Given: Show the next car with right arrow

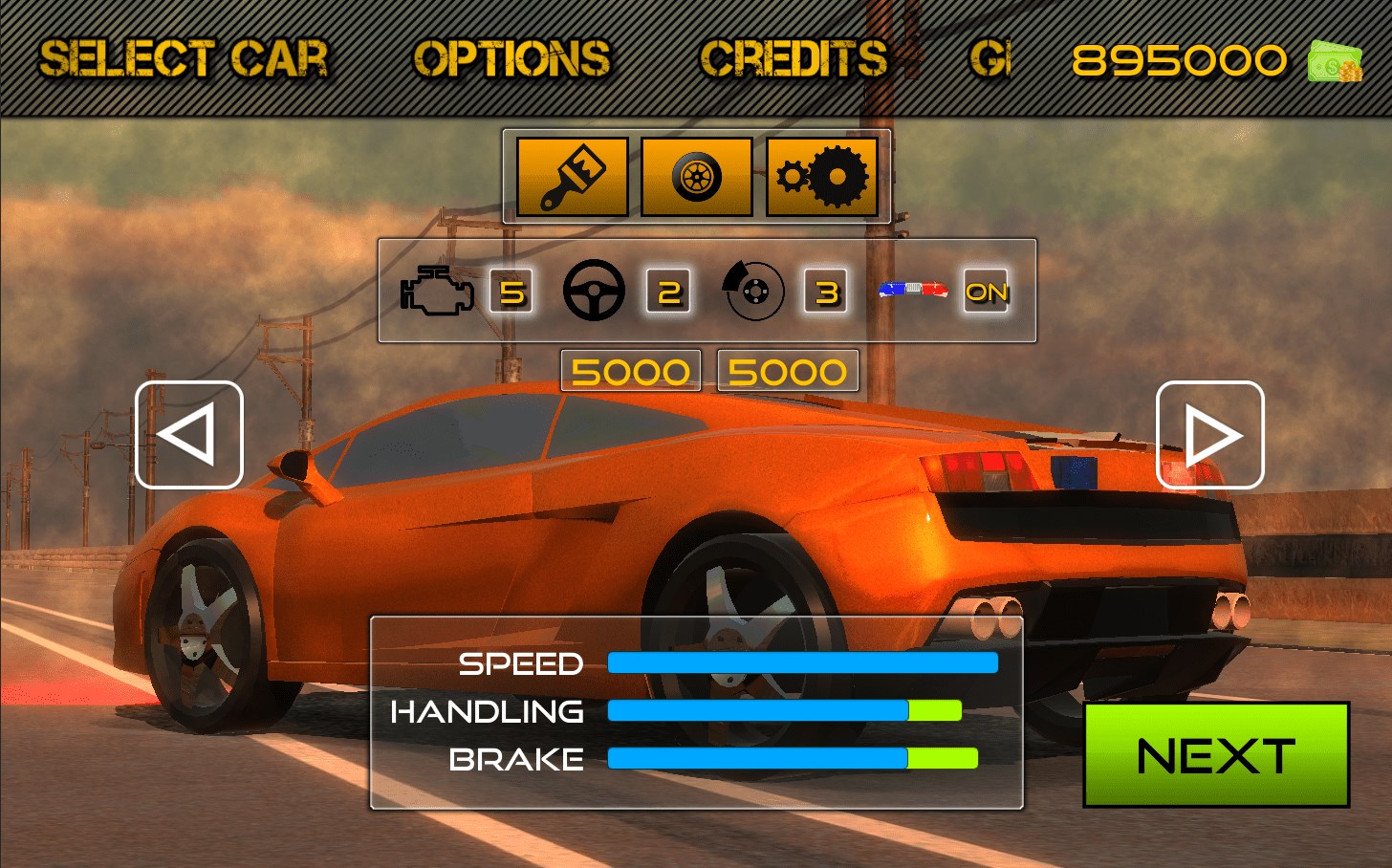Looking at the screenshot, I should point(1210,435).
